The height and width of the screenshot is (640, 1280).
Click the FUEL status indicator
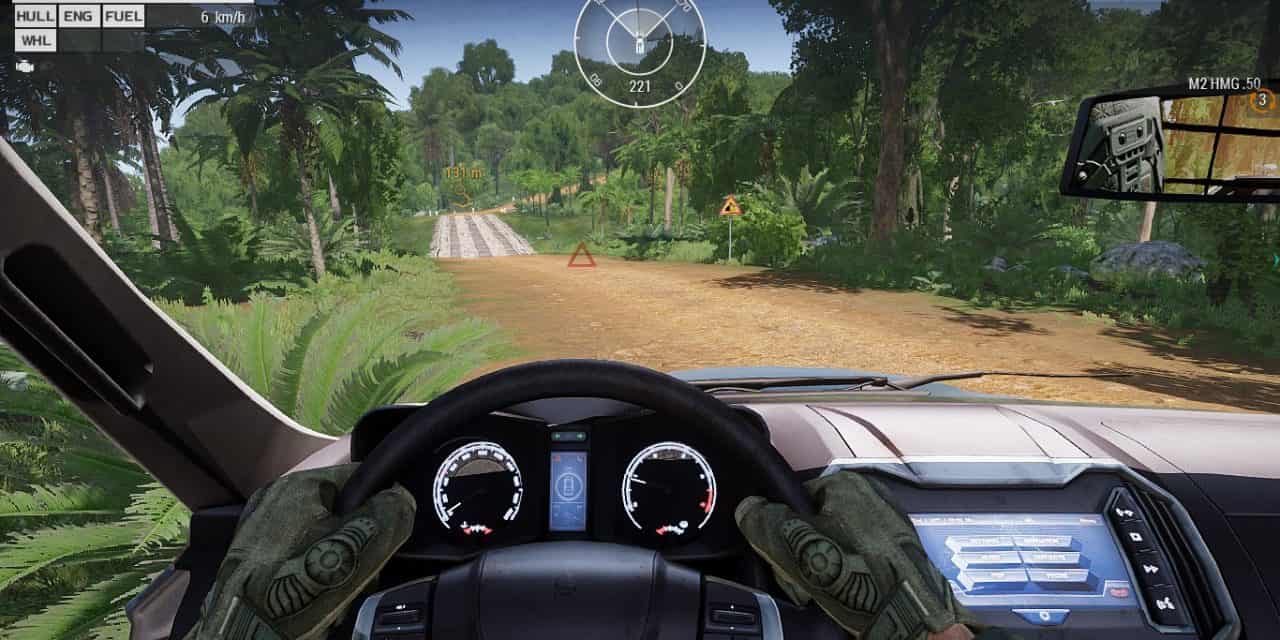pyautogui.click(x=123, y=16)
